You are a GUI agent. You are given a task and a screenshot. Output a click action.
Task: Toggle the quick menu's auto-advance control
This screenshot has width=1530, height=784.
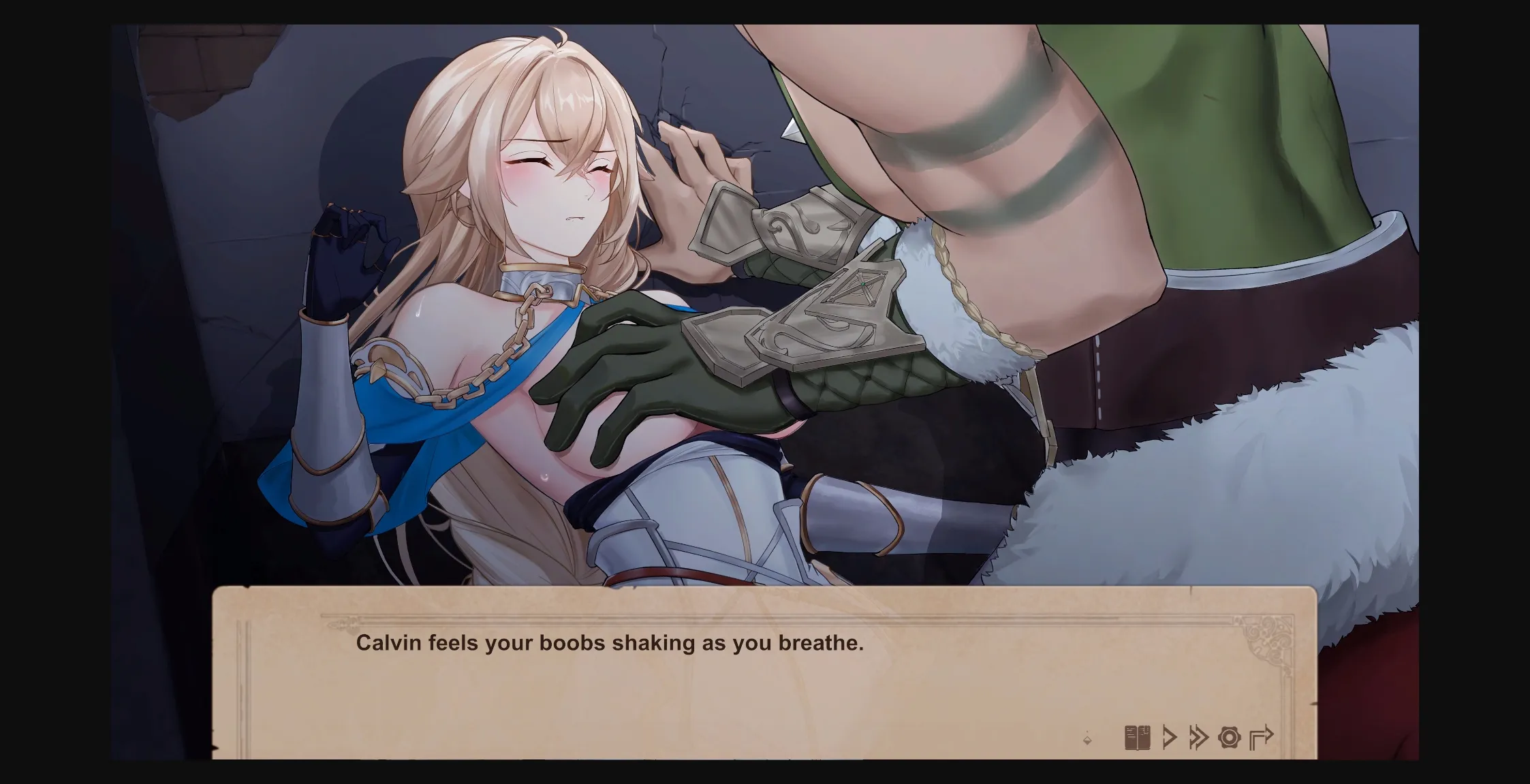(1169, 738)
